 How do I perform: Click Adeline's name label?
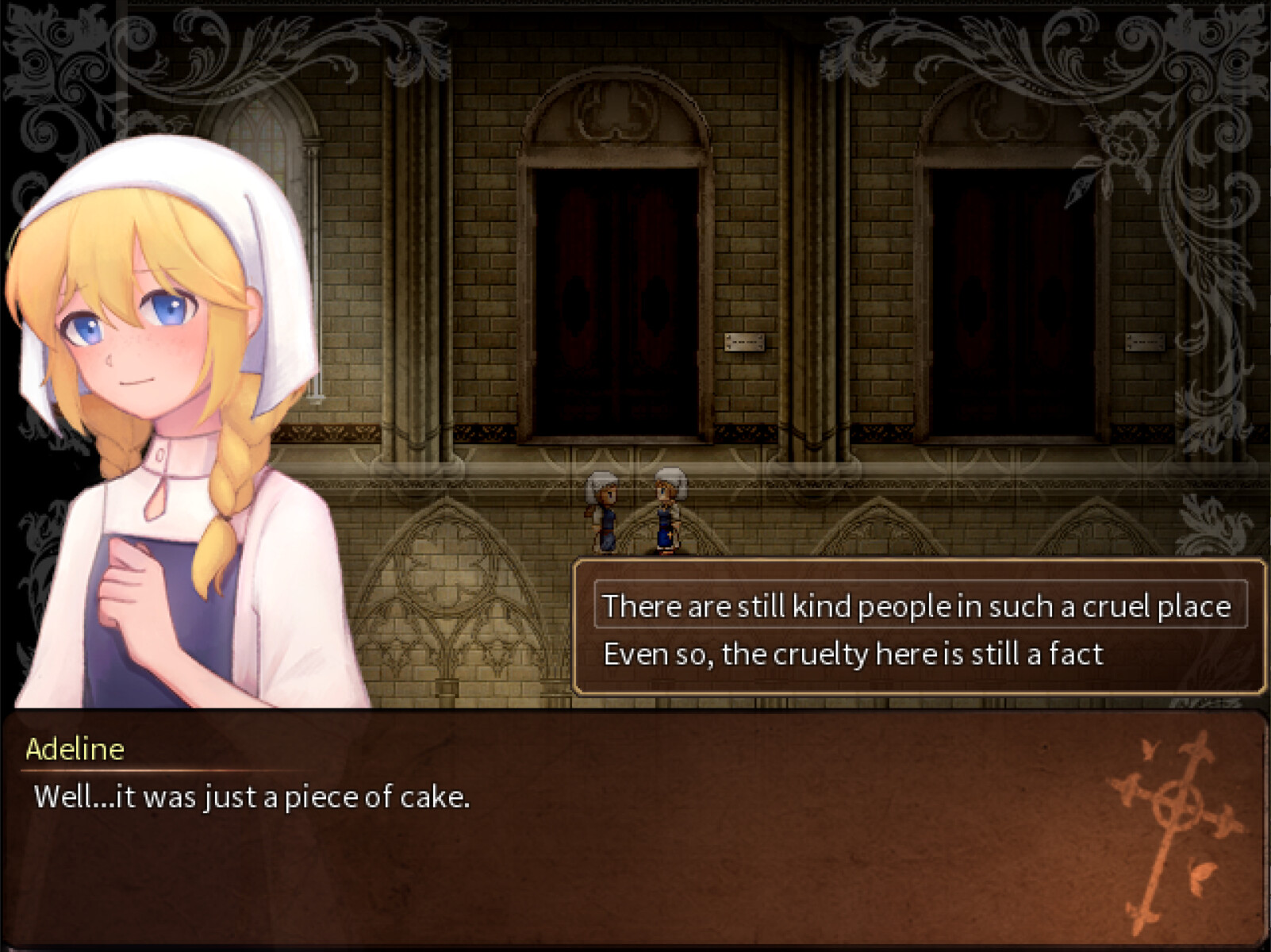(x=75, y=750)
